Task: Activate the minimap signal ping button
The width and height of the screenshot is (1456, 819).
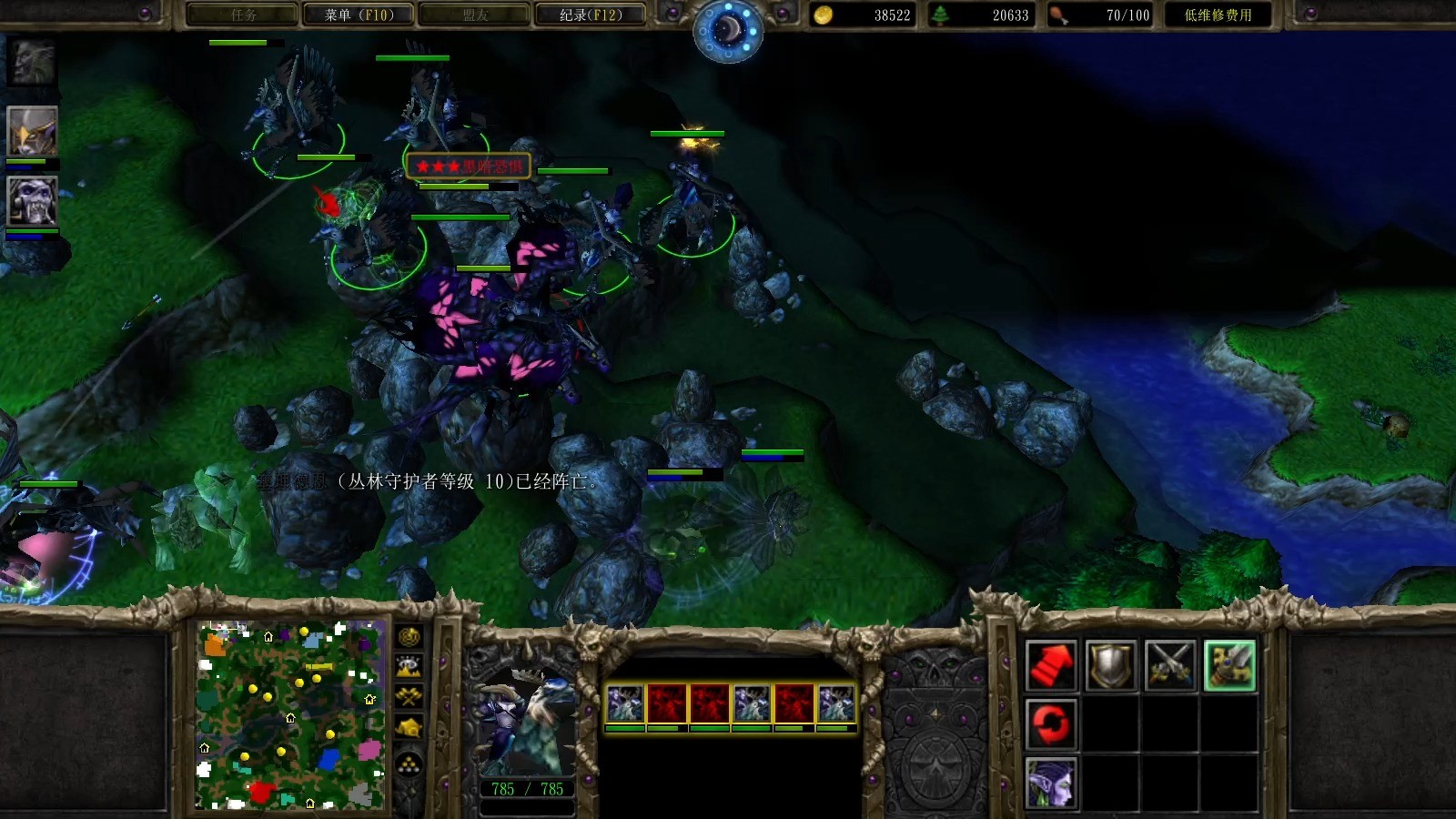Action: [x=409, y=637]
